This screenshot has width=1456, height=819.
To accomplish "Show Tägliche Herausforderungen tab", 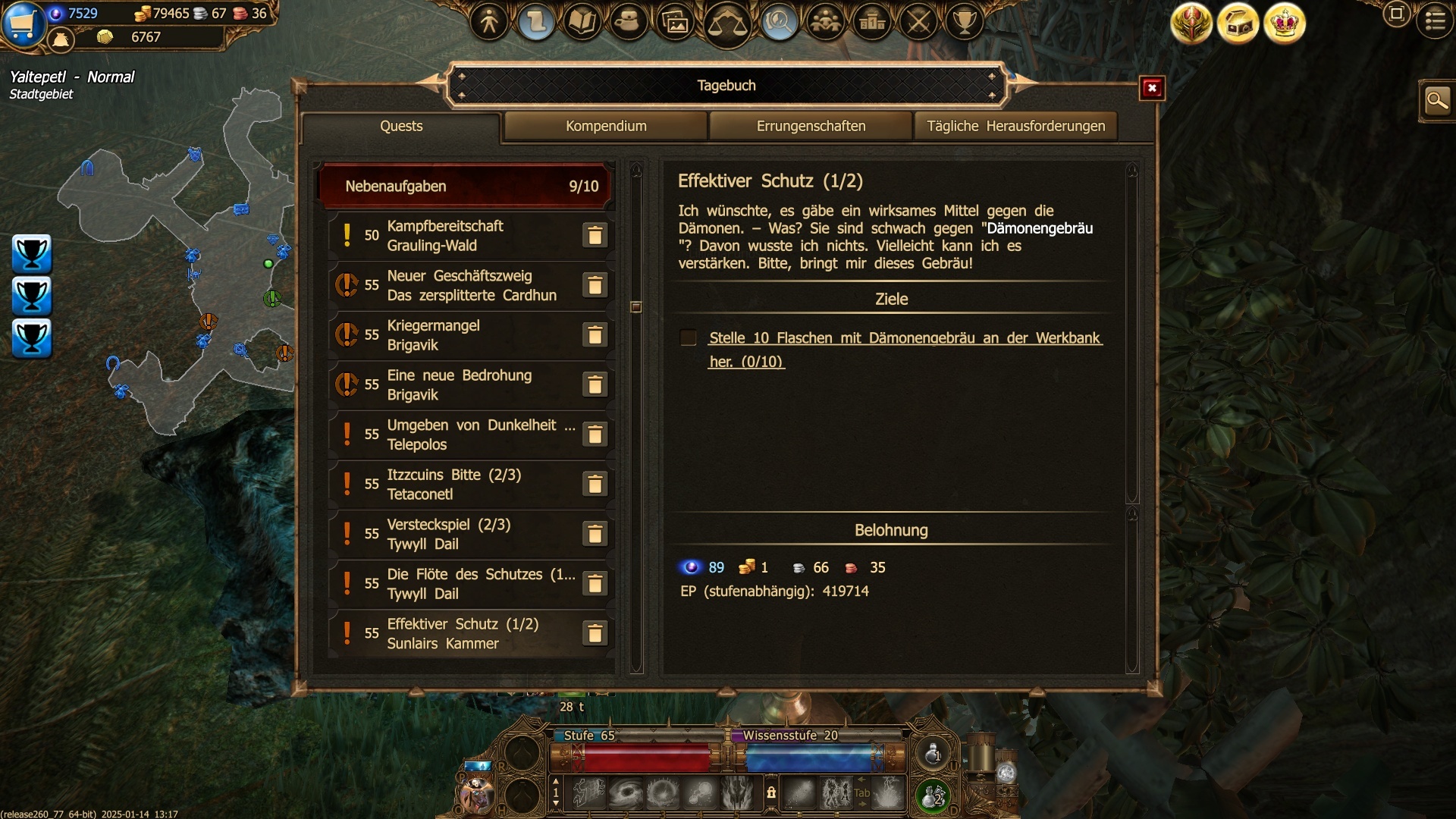I will (x=1015, y=126).
